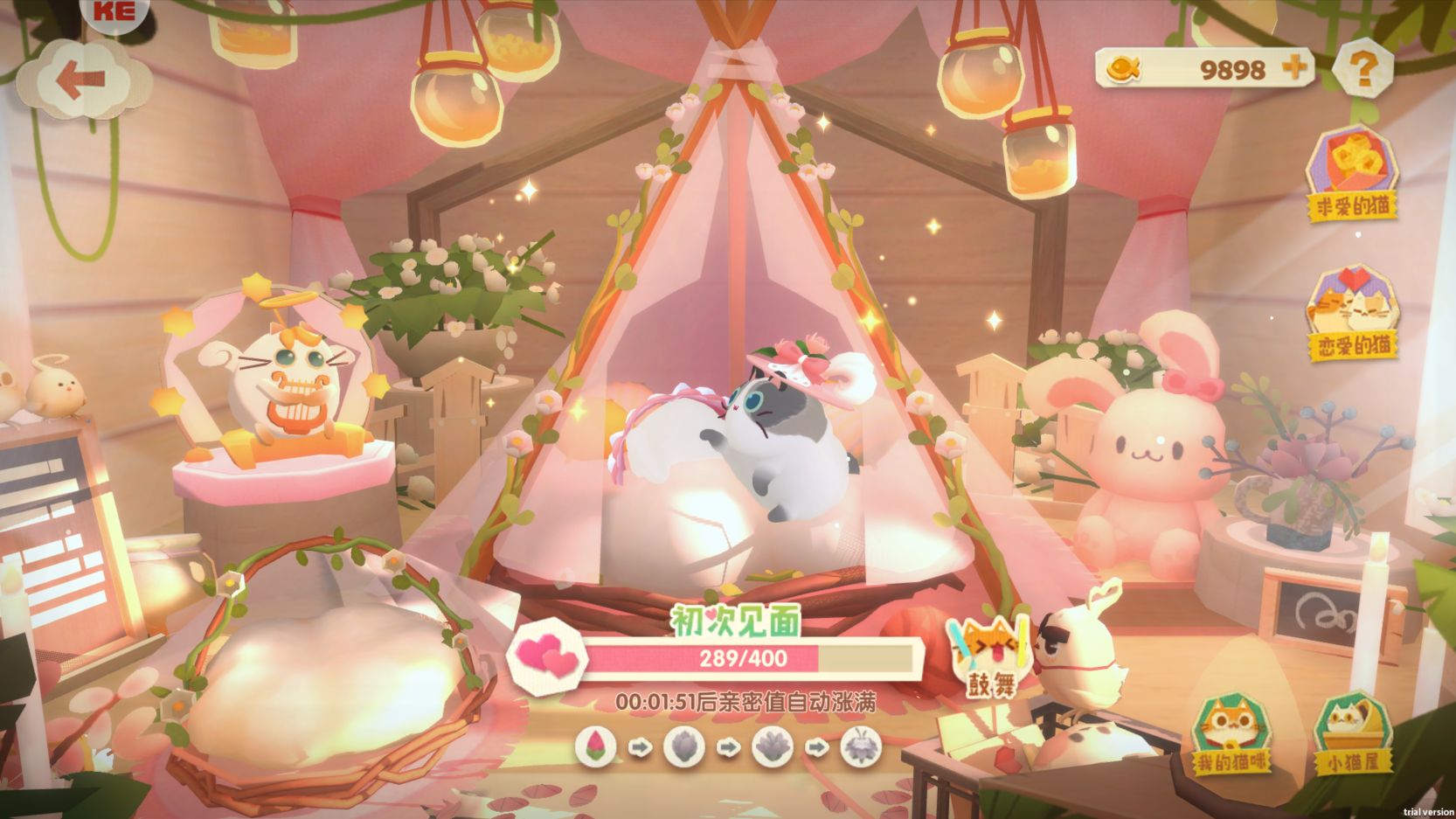The width and height of the screenshot is (1456, 819).
Task: Open the 恋爱的猫 menu icon
Action: (x=1352, y=314)
